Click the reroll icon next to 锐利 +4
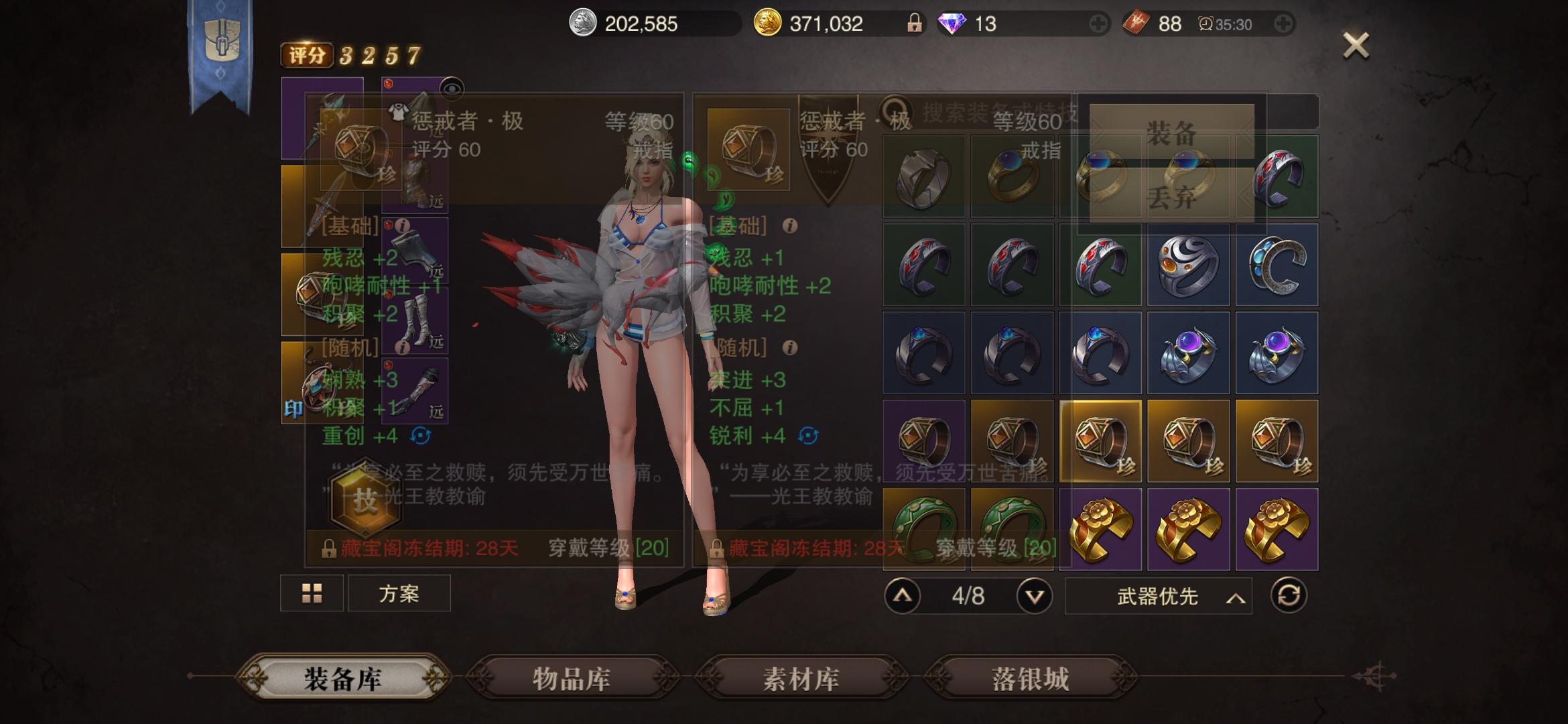 tap(809, 435)
